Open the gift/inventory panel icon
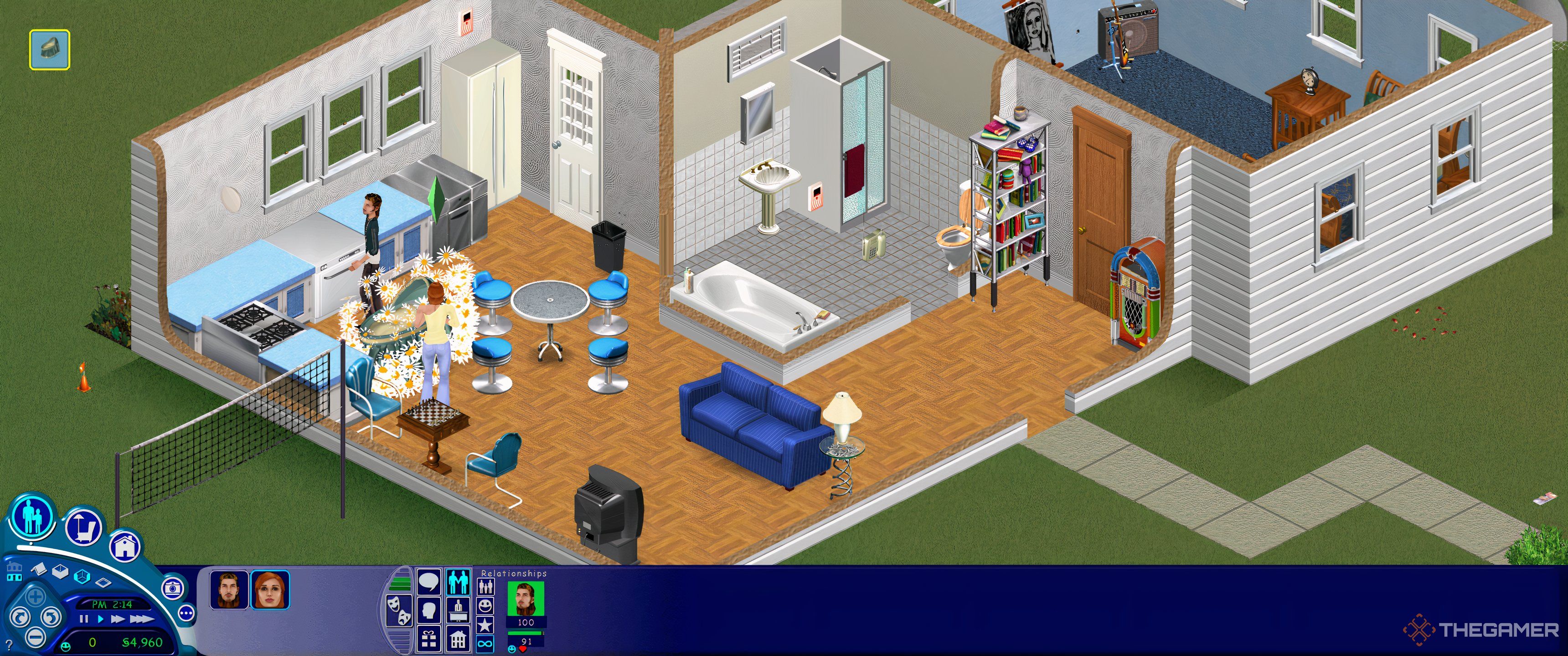This screenshot has height=656, width=1568. pyautogui.click(x=429, y=640)
